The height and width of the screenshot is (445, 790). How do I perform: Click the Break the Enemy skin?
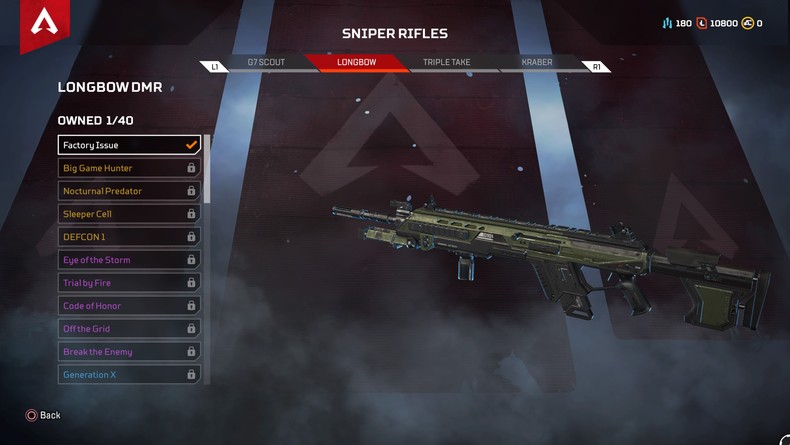coord(129,352)
